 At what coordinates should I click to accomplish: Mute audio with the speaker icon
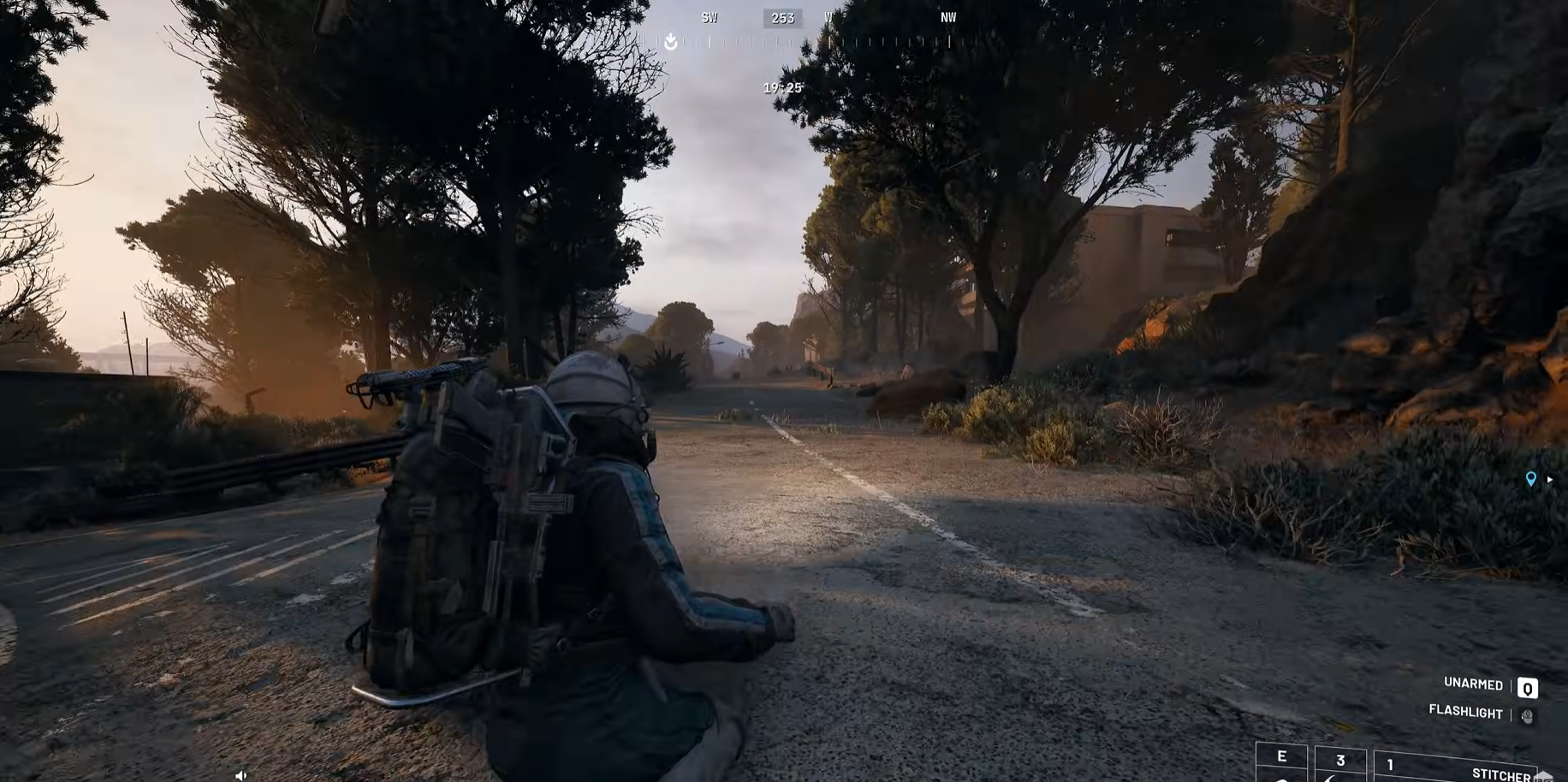tap(241, 775)
